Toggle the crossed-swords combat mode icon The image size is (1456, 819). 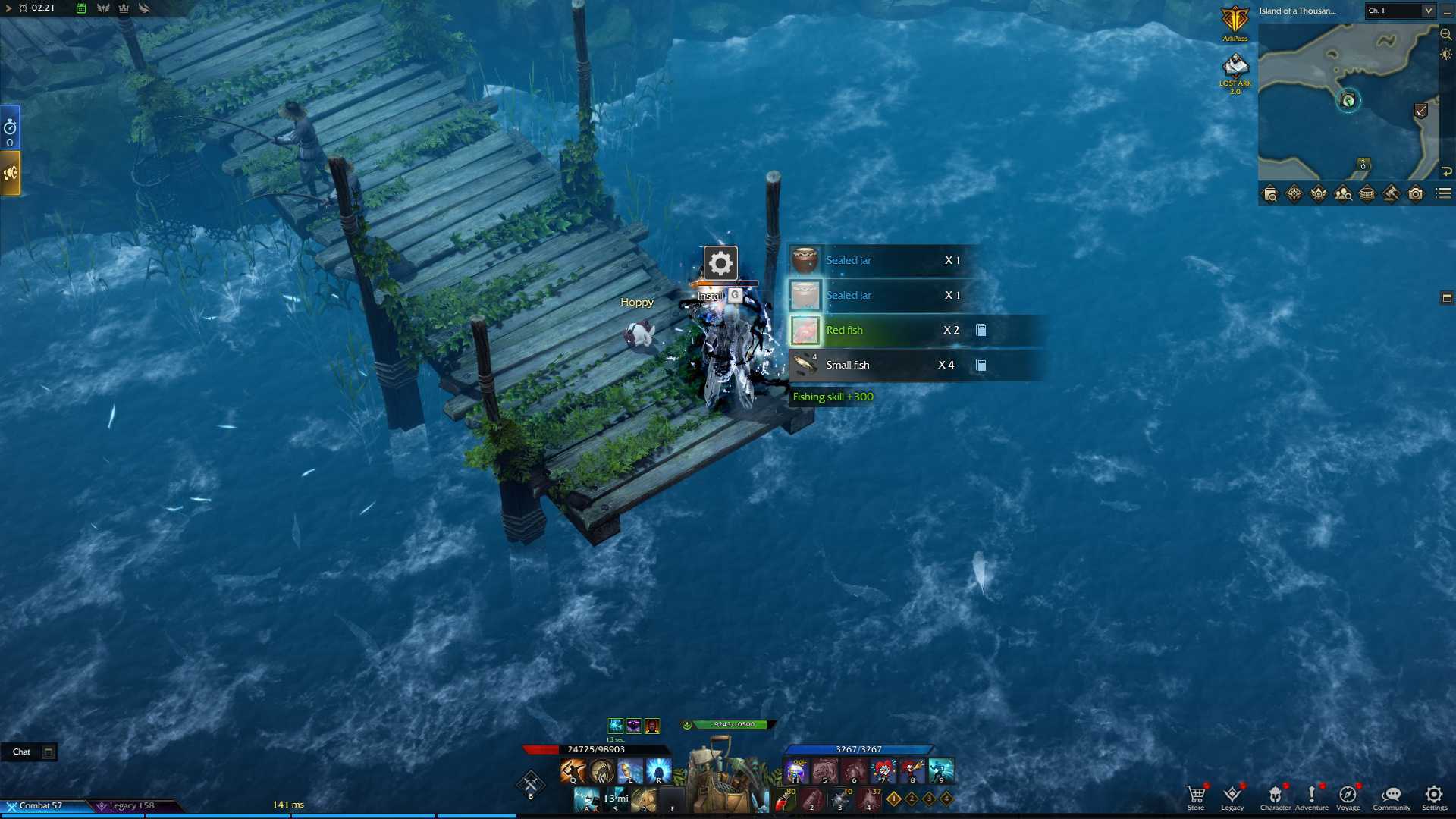531,783
